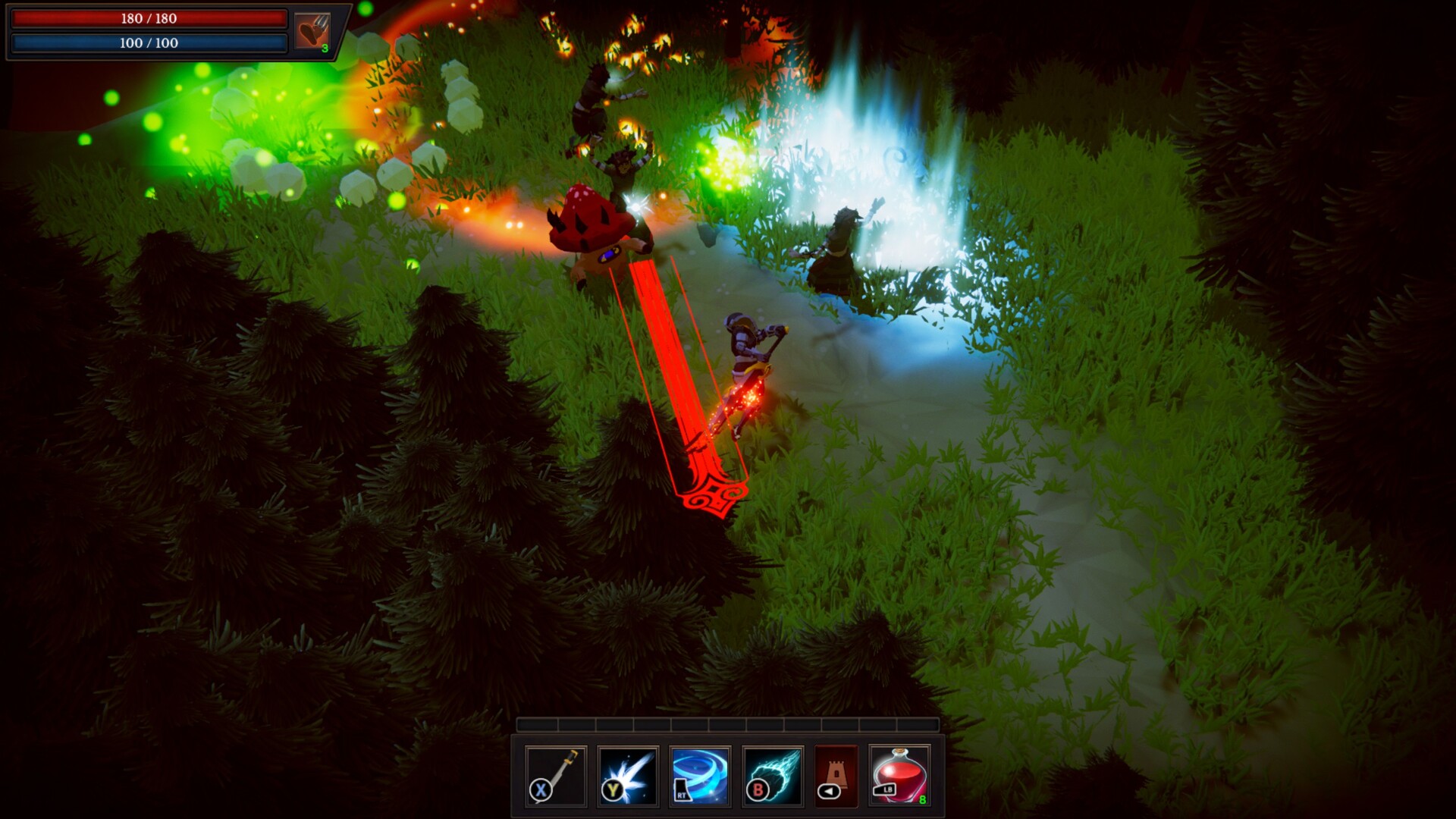Drink the red health potion
This screenshot has width=1456, height=819.
coord(899,775)
